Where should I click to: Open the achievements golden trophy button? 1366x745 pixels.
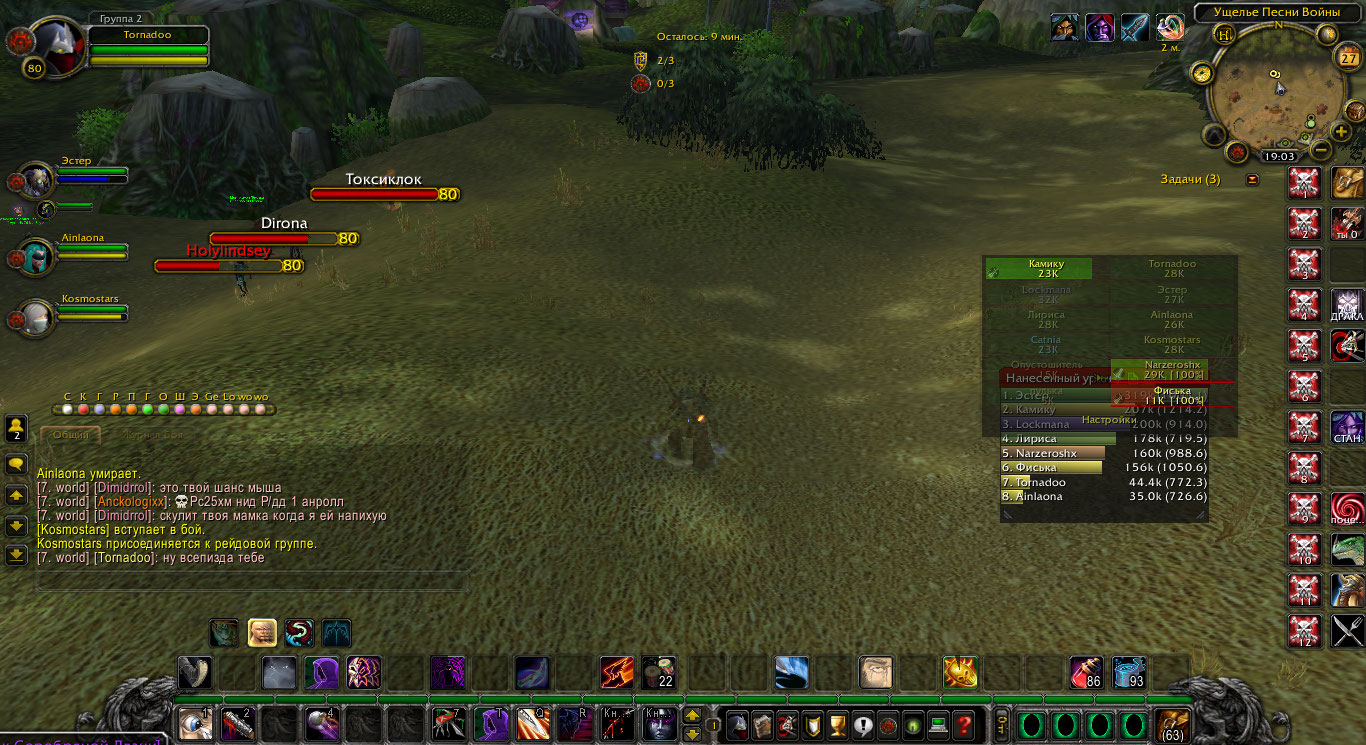coord(838,724)
